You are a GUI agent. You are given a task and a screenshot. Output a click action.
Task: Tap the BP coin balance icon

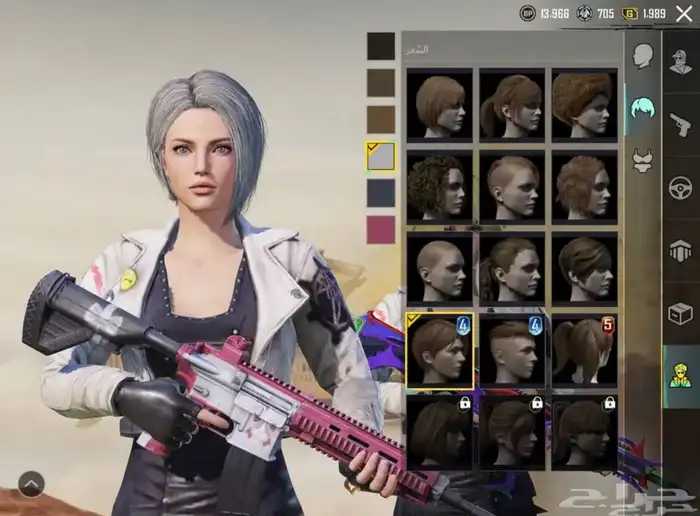pos(528,13)
